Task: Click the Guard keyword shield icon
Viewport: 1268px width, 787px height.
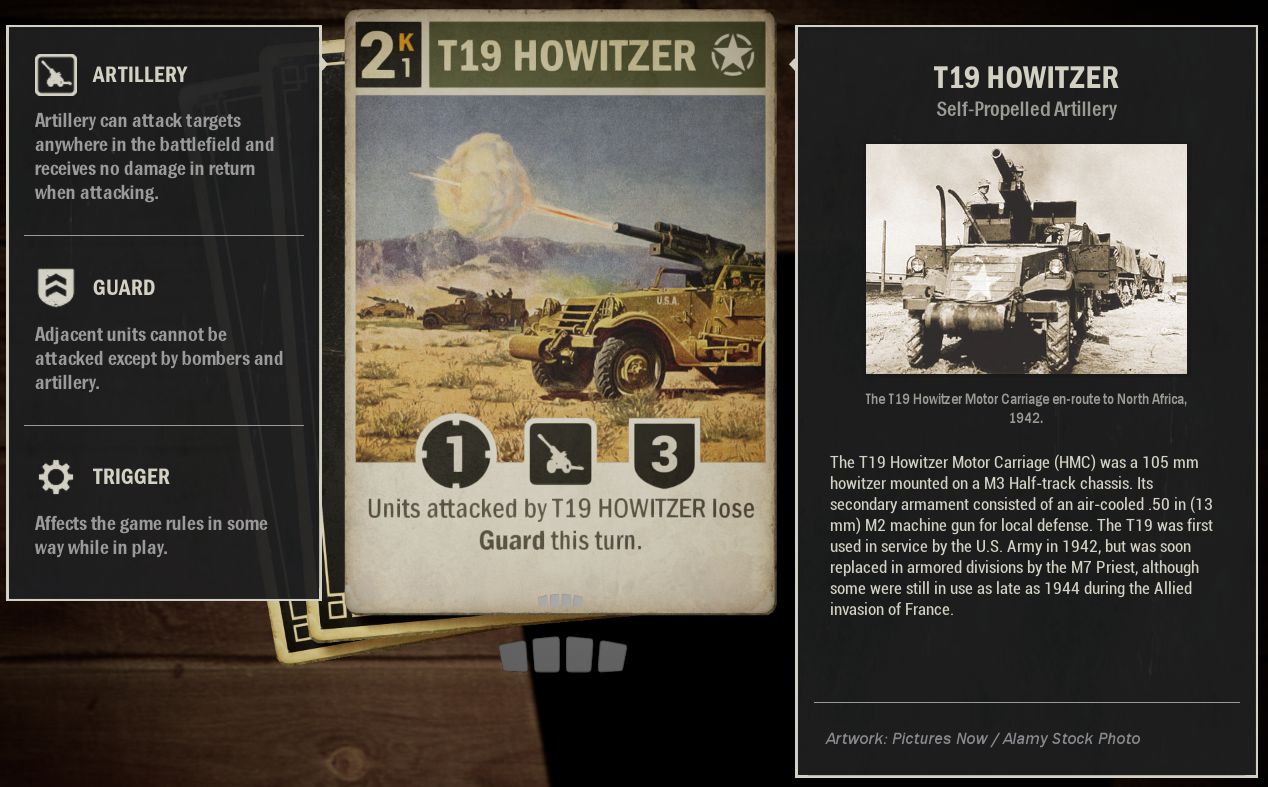Action: click(x=56, y=288)
